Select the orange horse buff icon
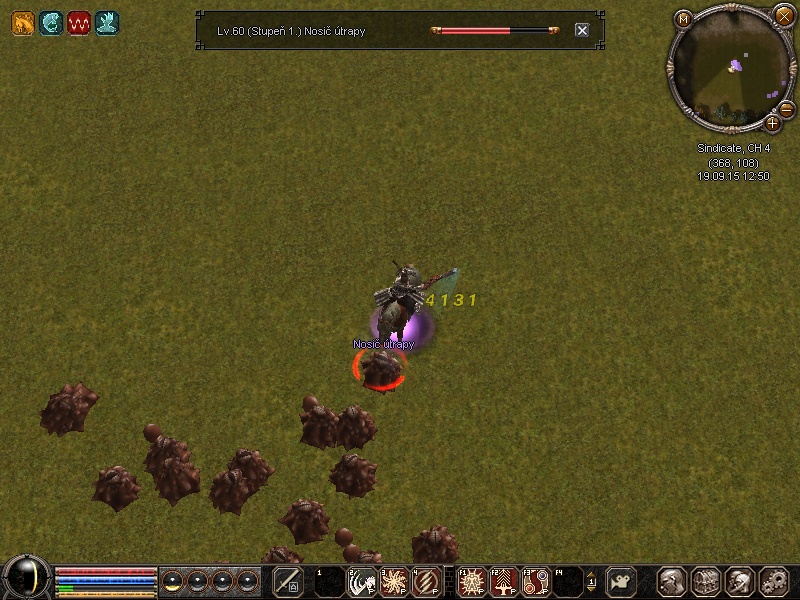The height and width of the screenshot is (600, 800). [23, 22]
